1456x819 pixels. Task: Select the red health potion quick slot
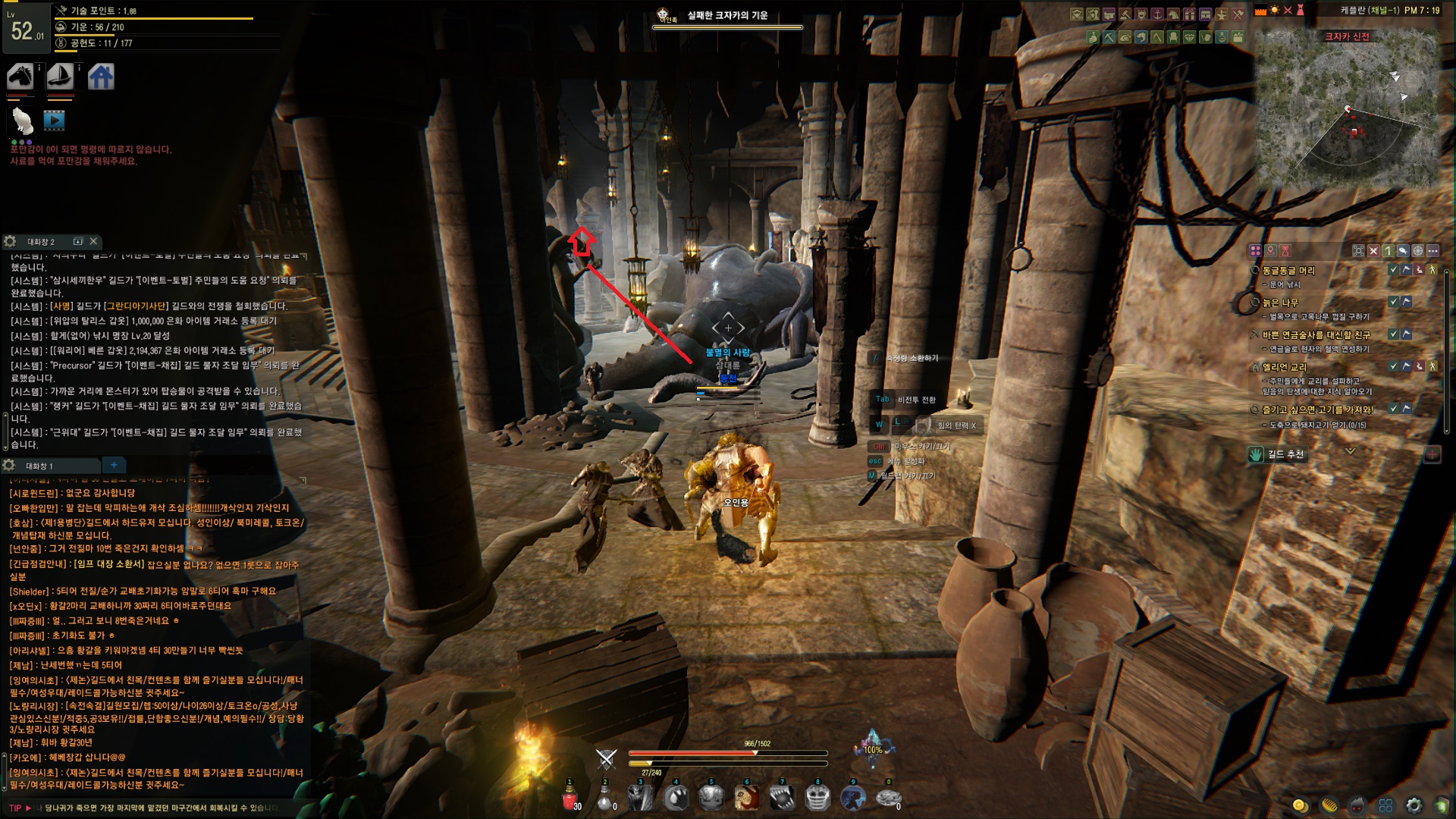click(570, 798)
